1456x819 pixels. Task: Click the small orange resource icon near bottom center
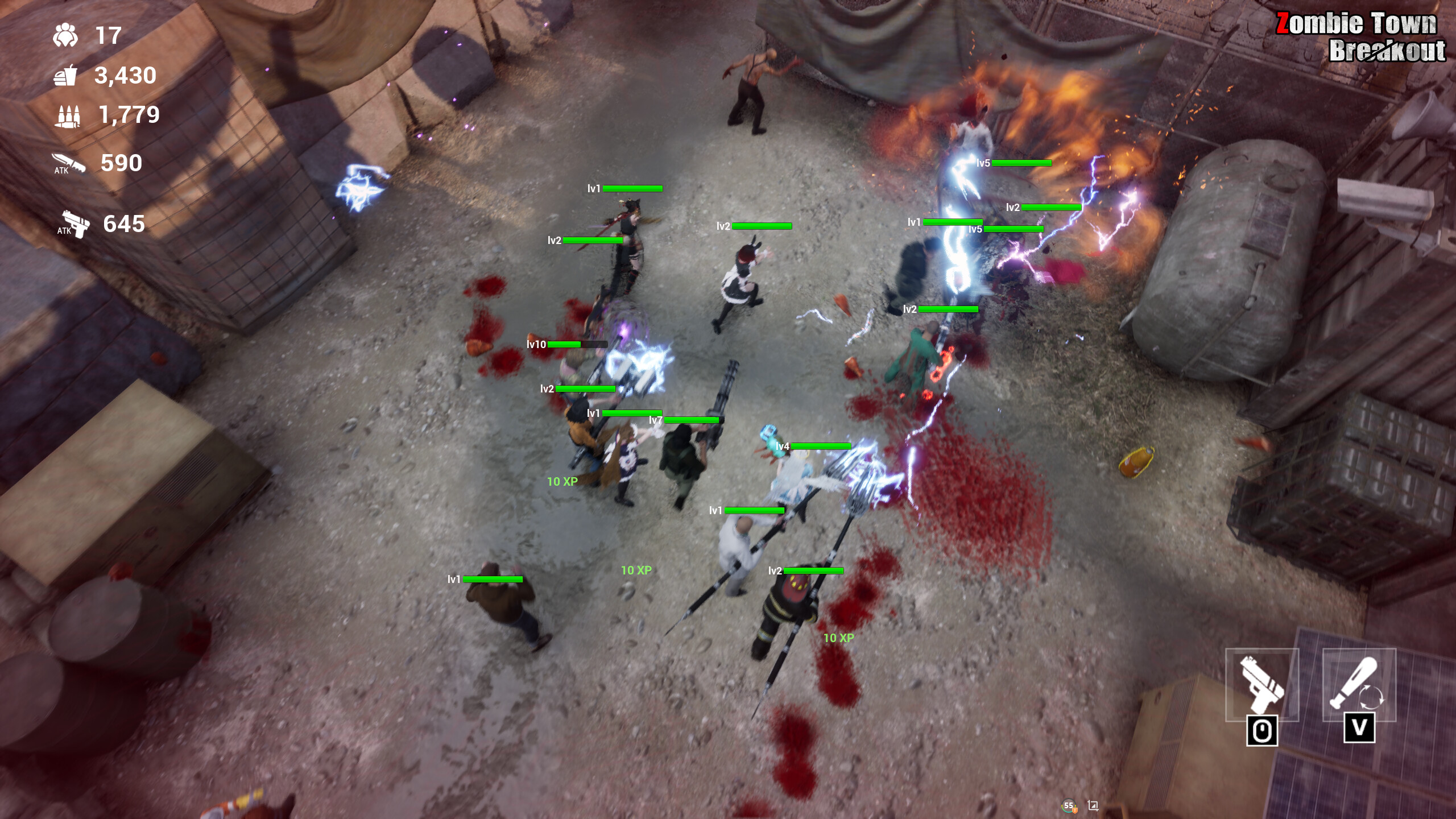click(1075, 810)
